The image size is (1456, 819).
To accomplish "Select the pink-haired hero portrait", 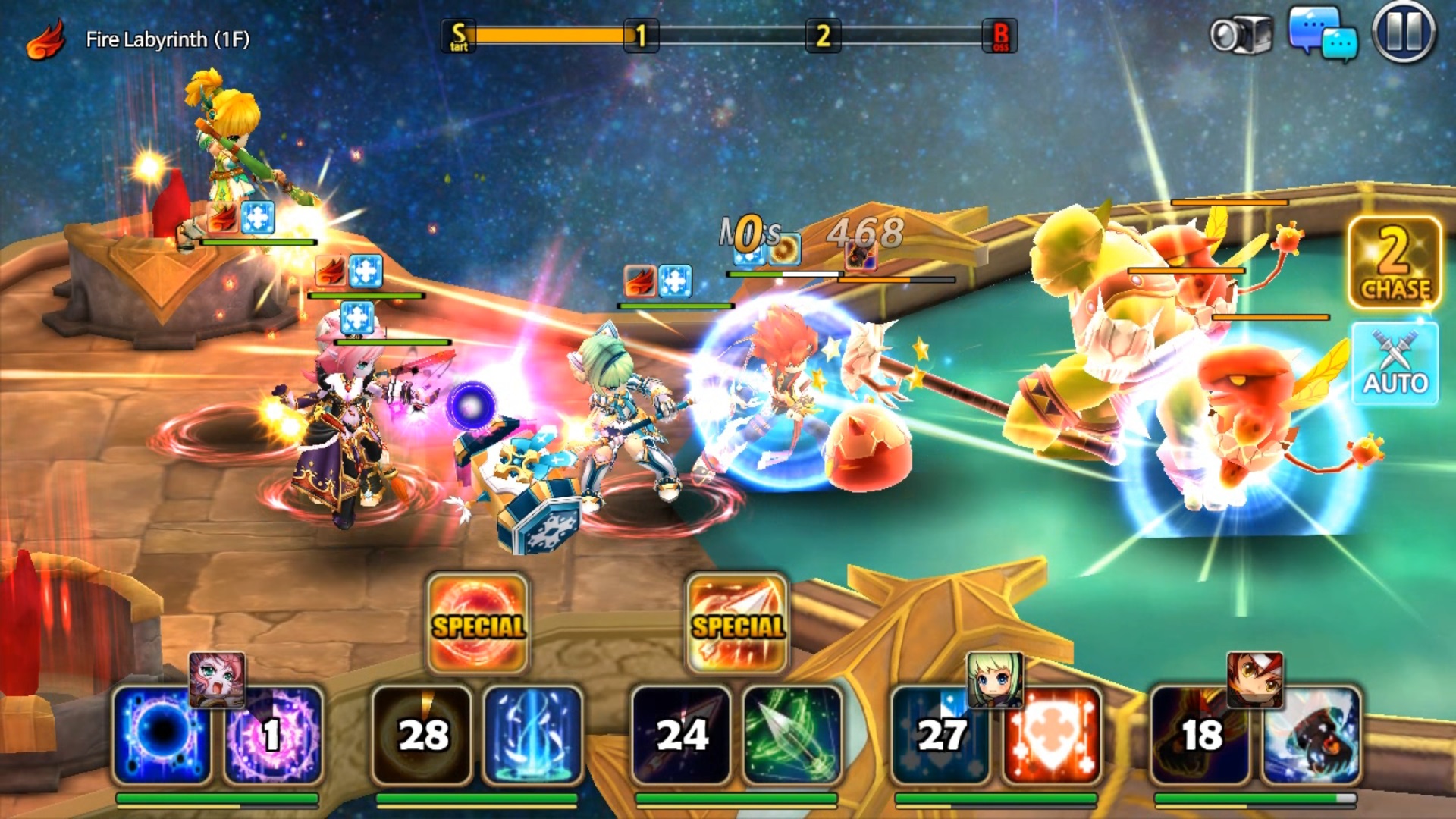I will 217,679.
